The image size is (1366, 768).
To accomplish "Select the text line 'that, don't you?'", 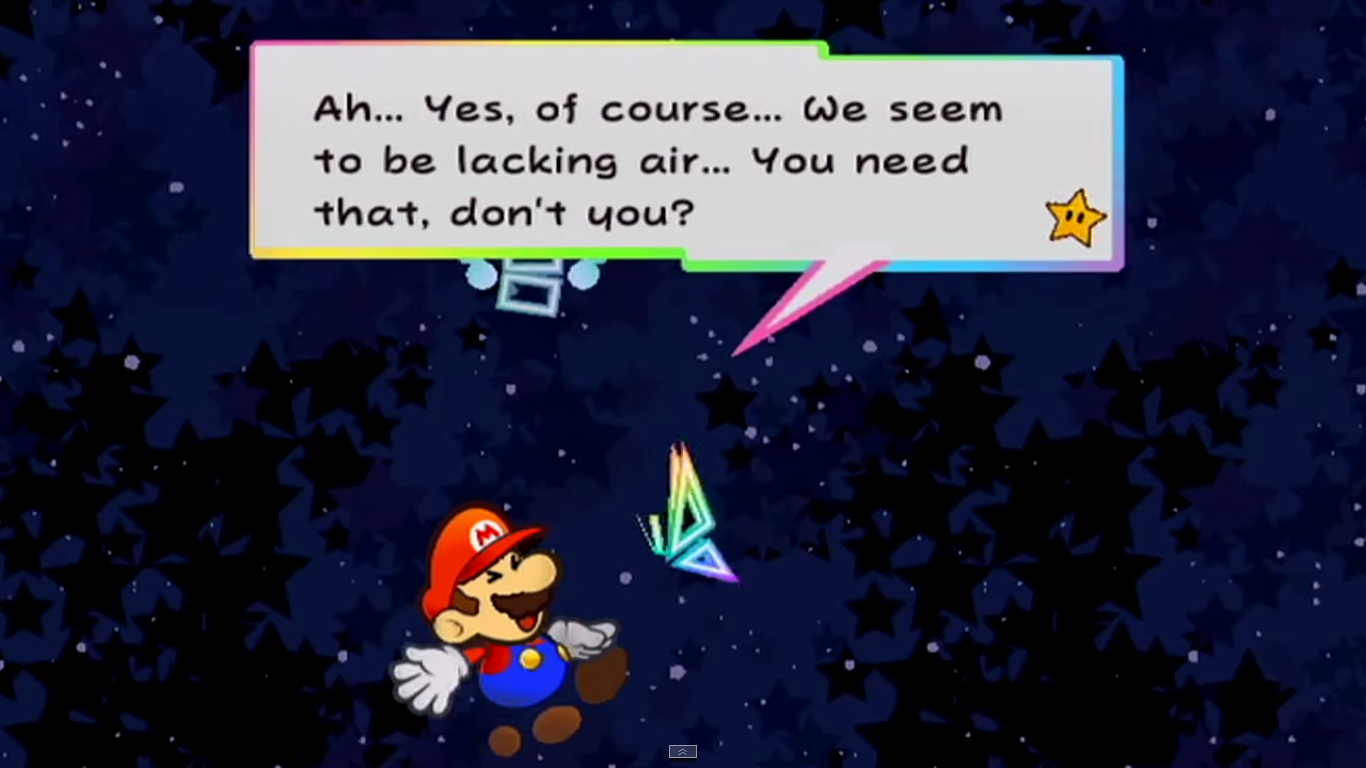I will [500, 213].
